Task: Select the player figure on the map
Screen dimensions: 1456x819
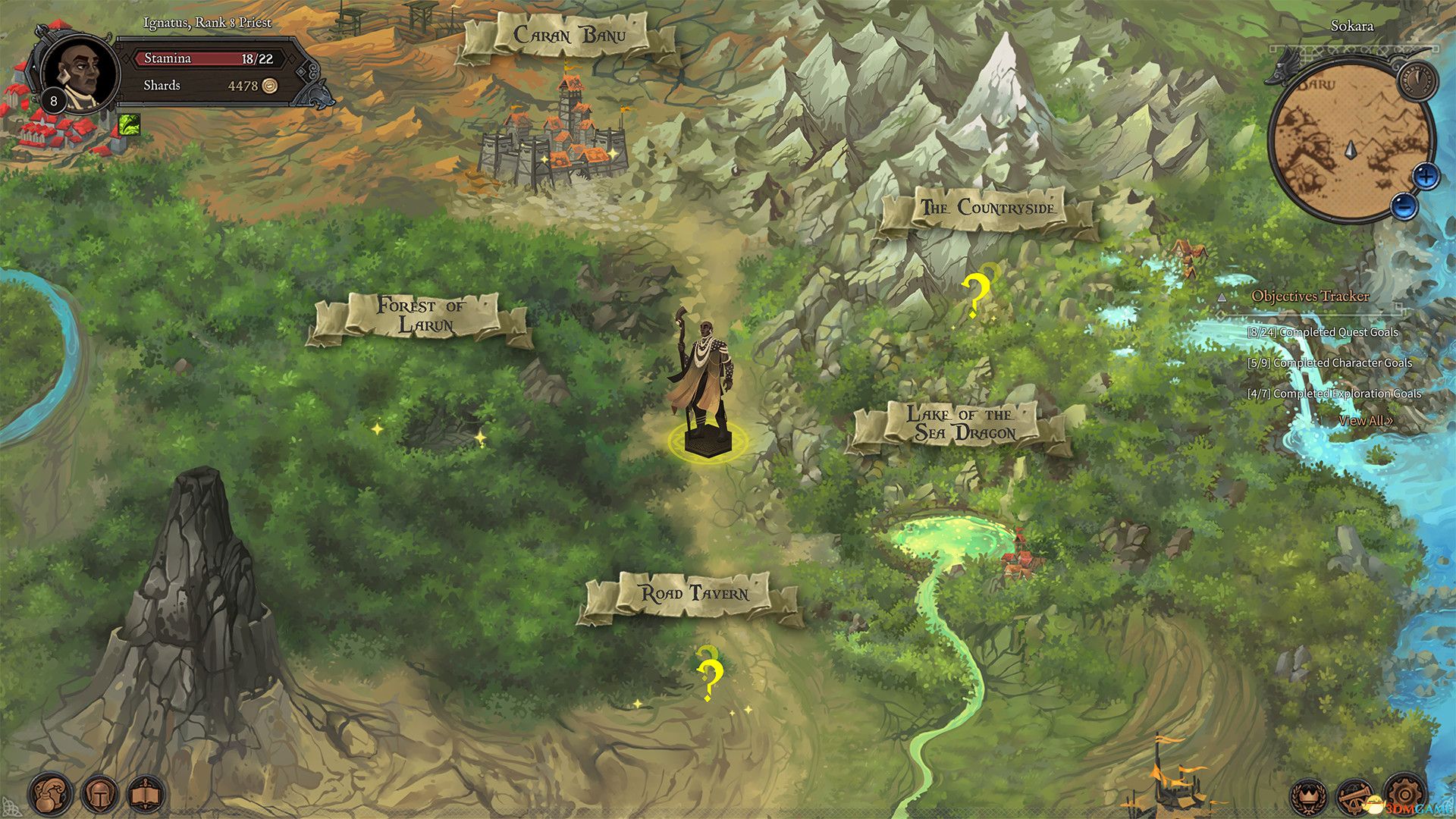Action: tap(705, 379)
